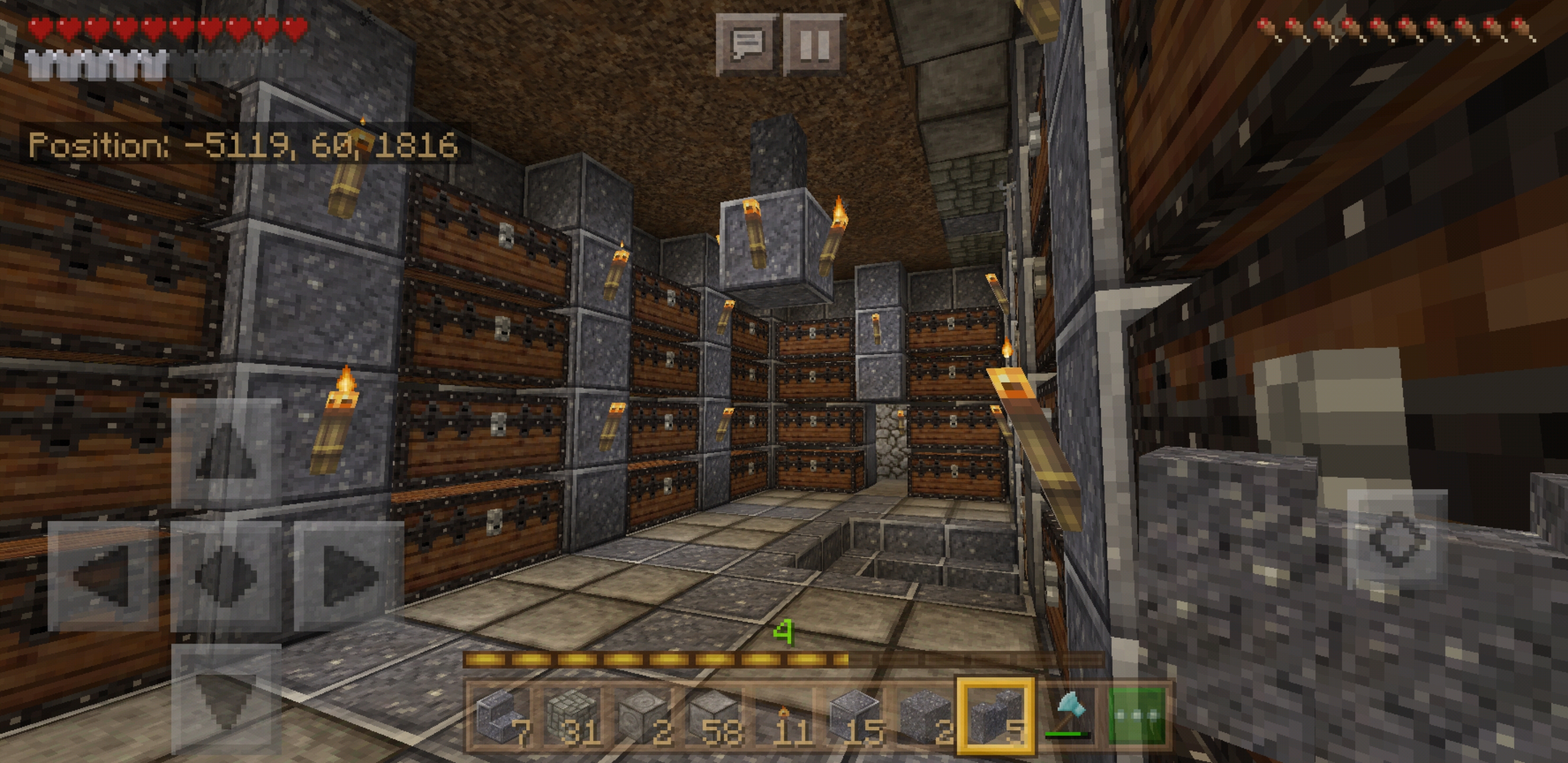Viewport: 1568px width, 763px height.
Task: Strafe right with the right arrow
Action: point(349,575)
